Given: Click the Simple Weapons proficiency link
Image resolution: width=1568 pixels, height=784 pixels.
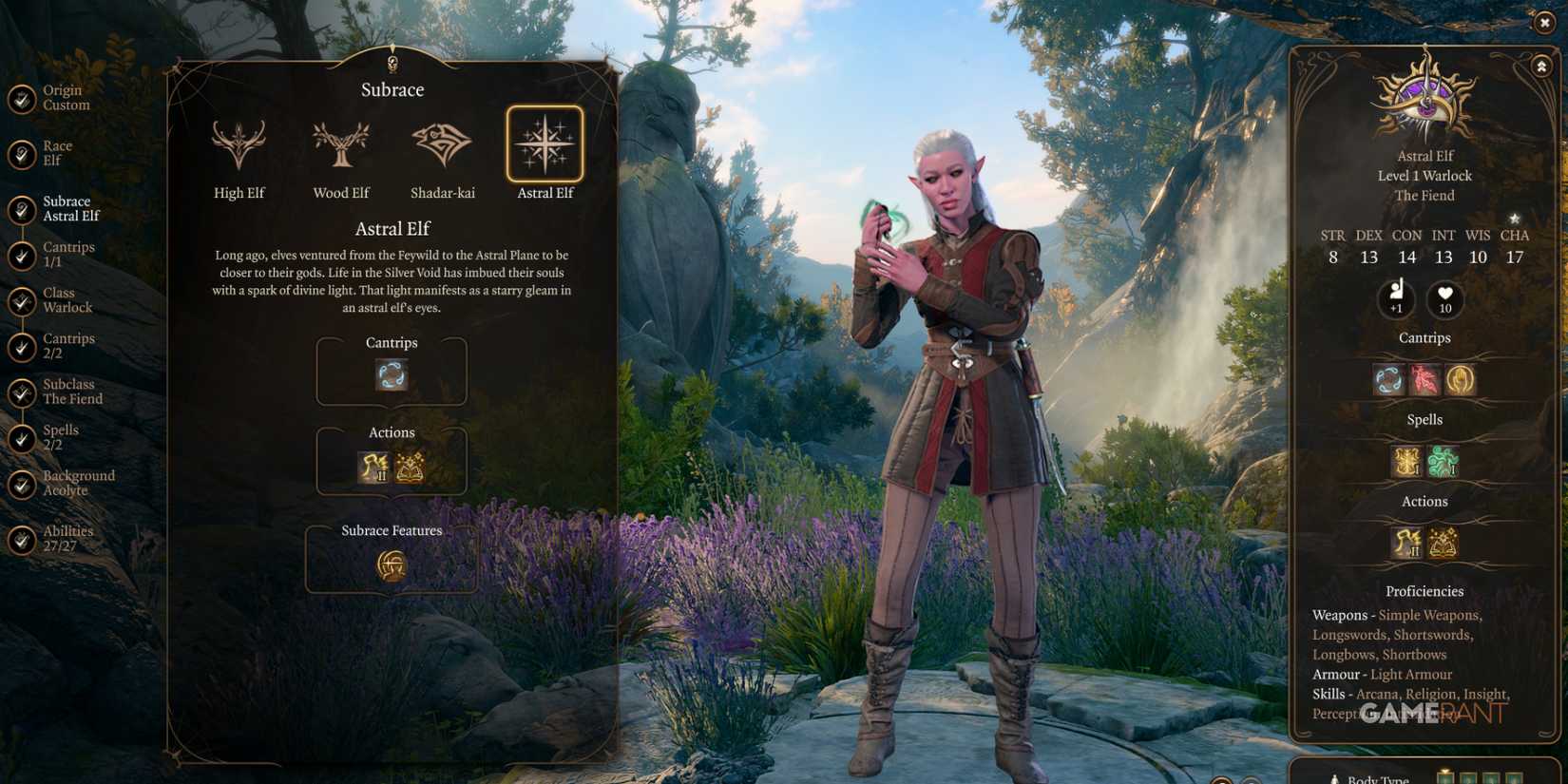Looking at the screenshot, I should click(1427, 615).
